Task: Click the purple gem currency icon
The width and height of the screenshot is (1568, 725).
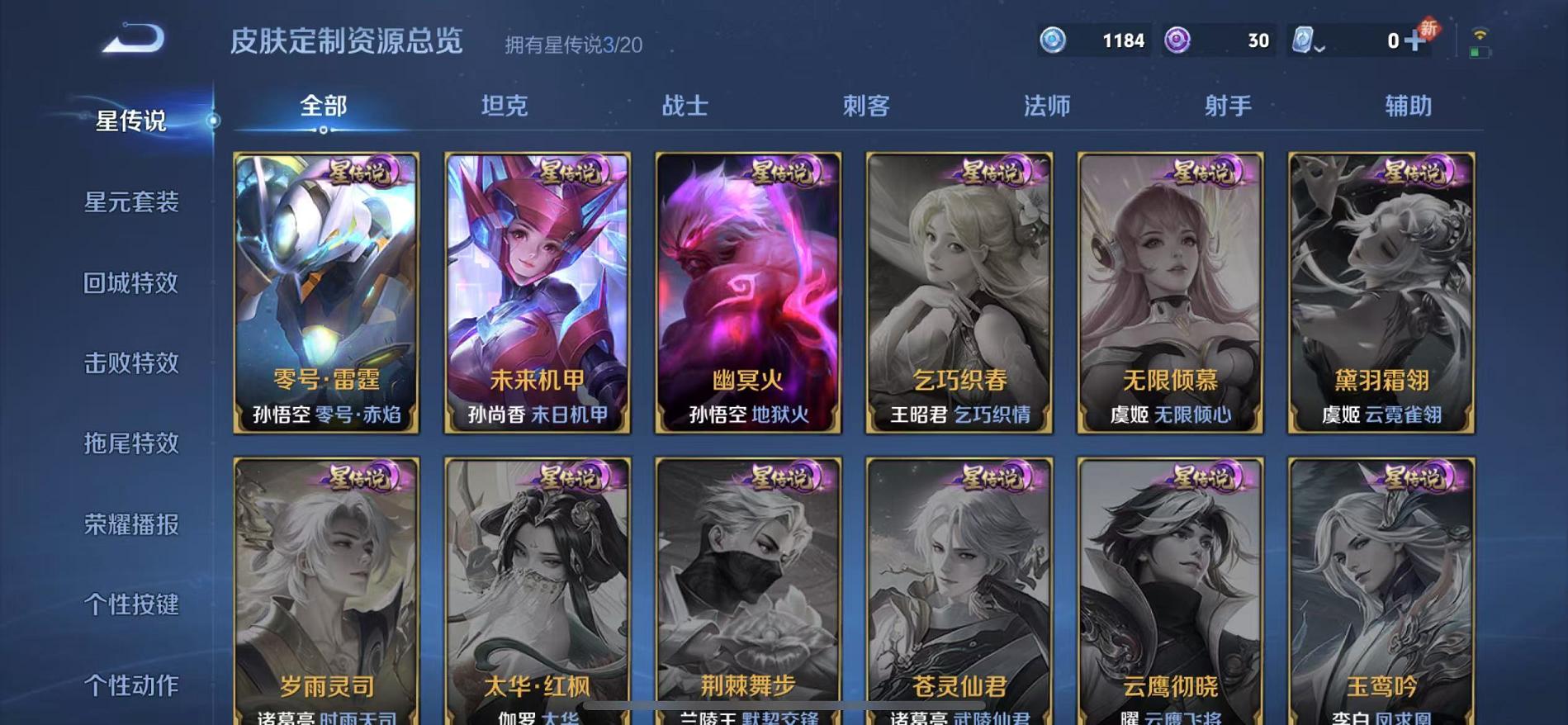Action: (x=1176, y=40)
